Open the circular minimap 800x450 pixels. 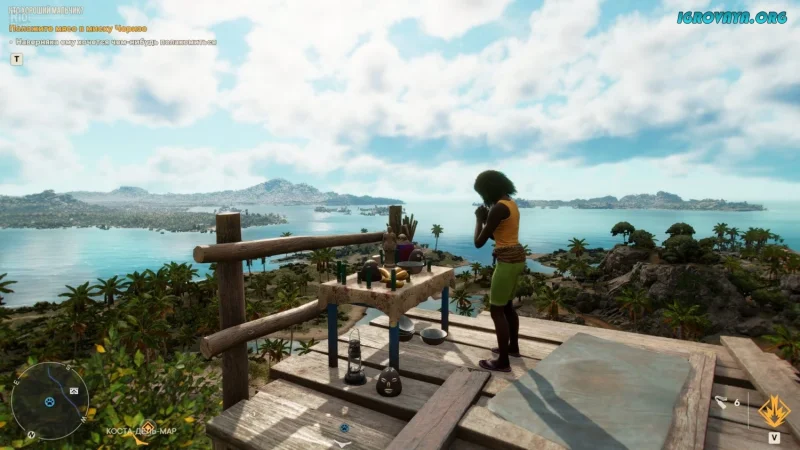coord(50,400)
